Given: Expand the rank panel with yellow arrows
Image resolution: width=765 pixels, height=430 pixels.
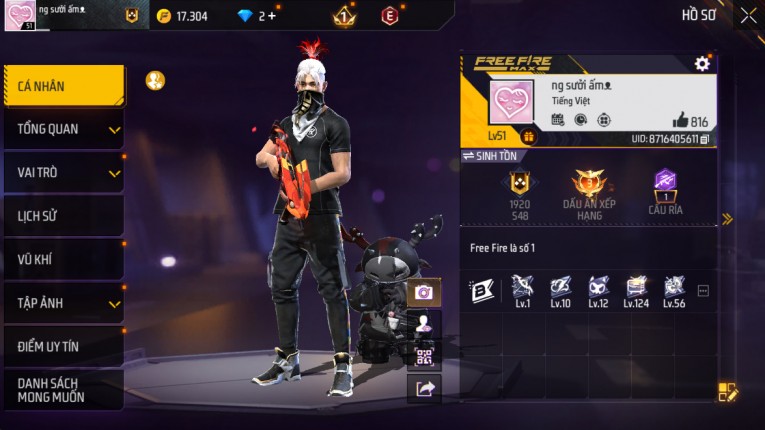Looking at the screenshot, I should (x=727, y=219).
